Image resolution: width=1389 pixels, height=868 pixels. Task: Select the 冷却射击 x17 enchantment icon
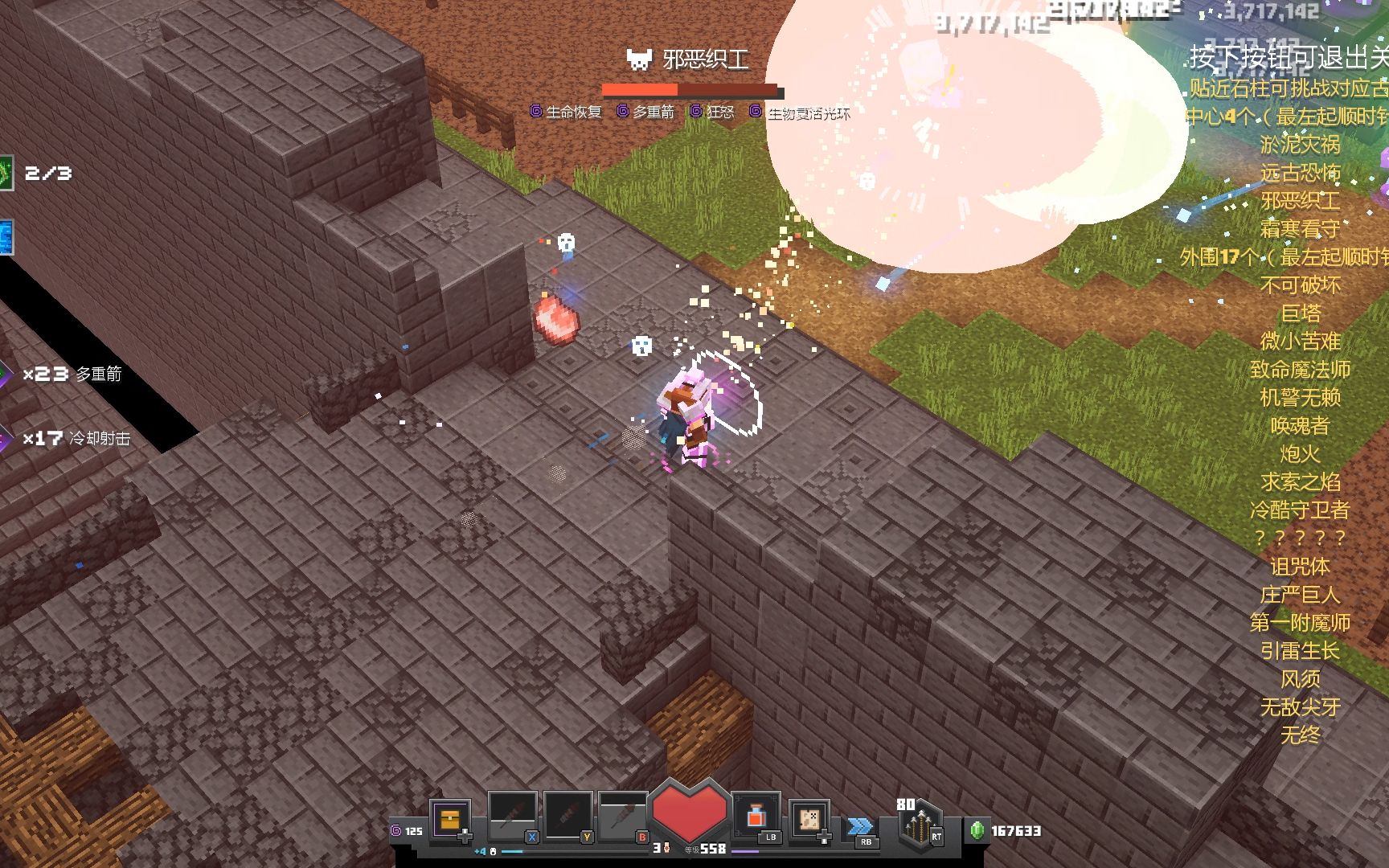(6, 439)
